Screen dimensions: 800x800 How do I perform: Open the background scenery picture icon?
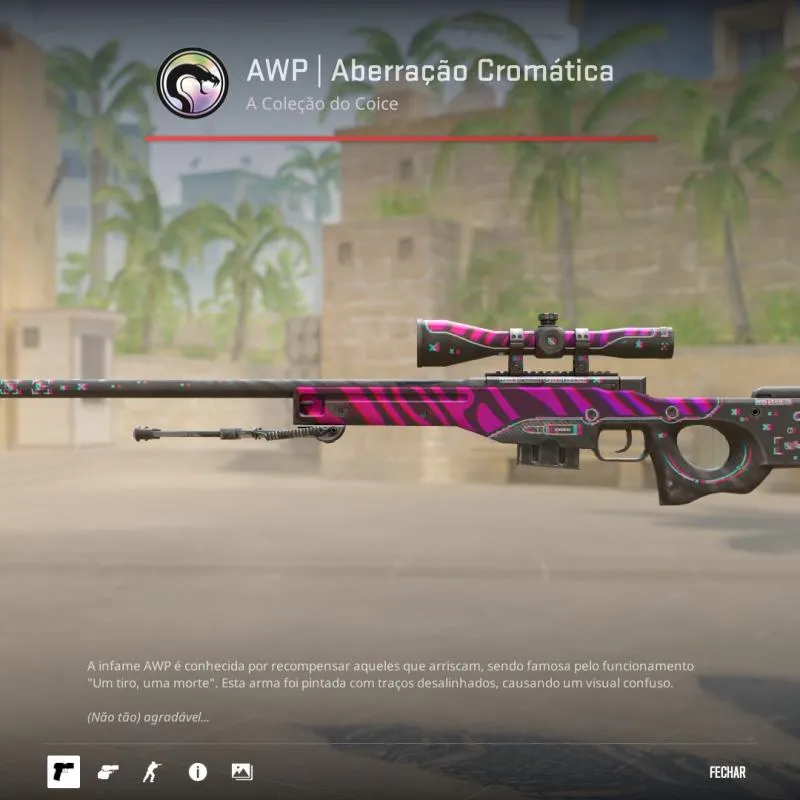[242, 771]
